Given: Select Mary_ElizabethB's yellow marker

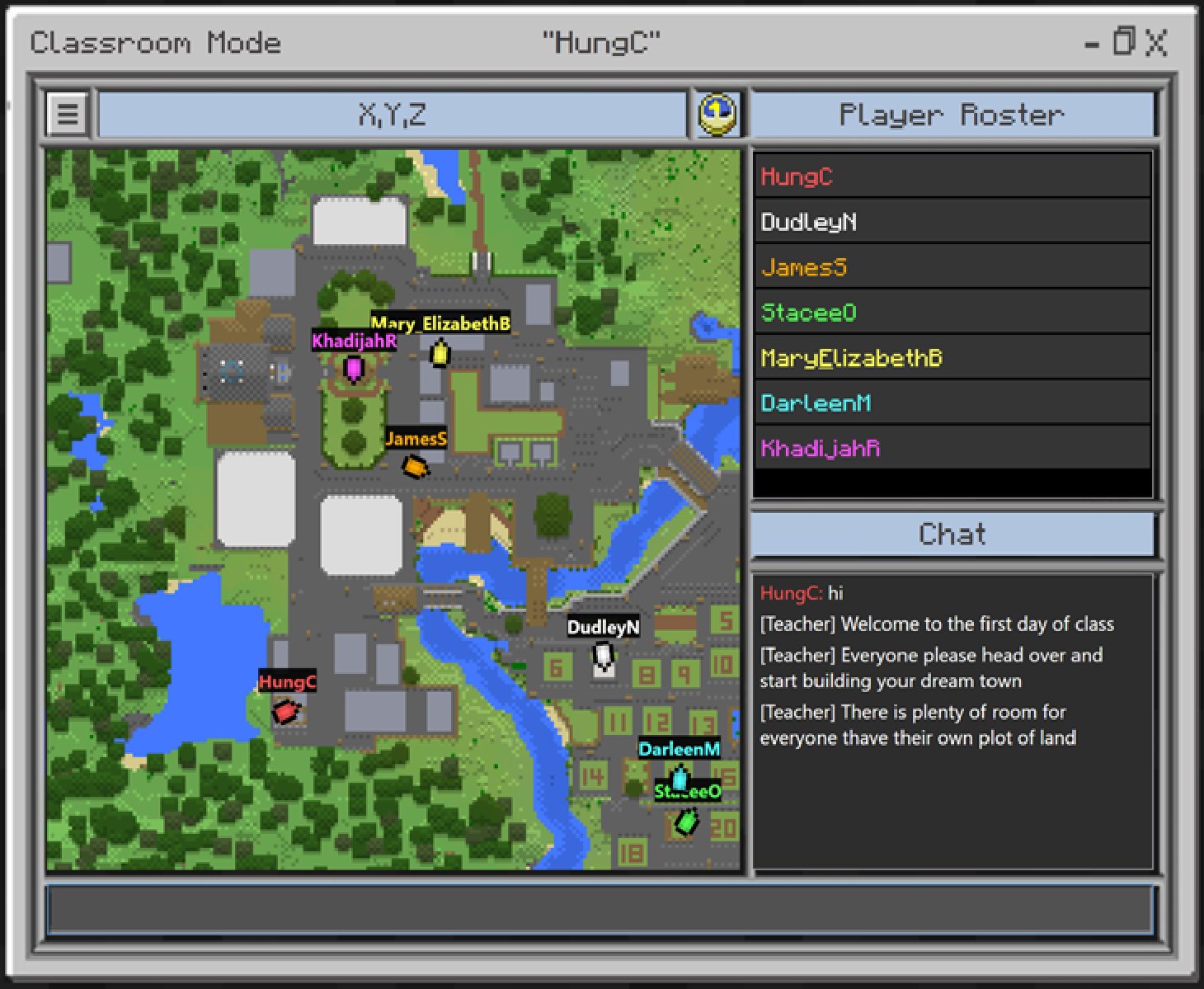Looking at the screenshot, I should pos(440,355).
